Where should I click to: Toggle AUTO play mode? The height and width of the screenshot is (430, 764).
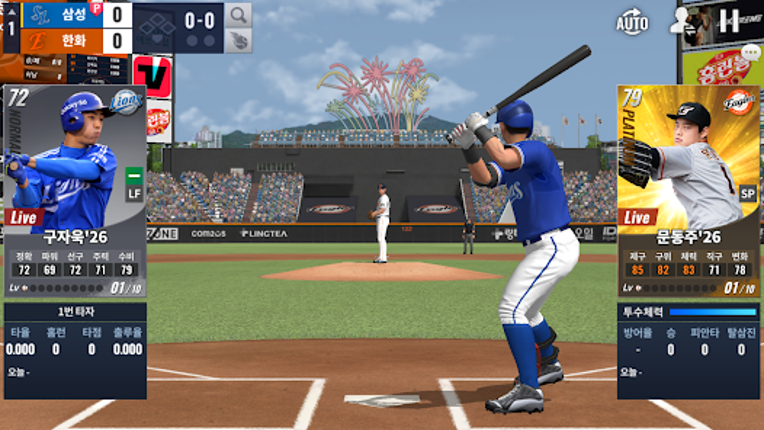[632, 20]
